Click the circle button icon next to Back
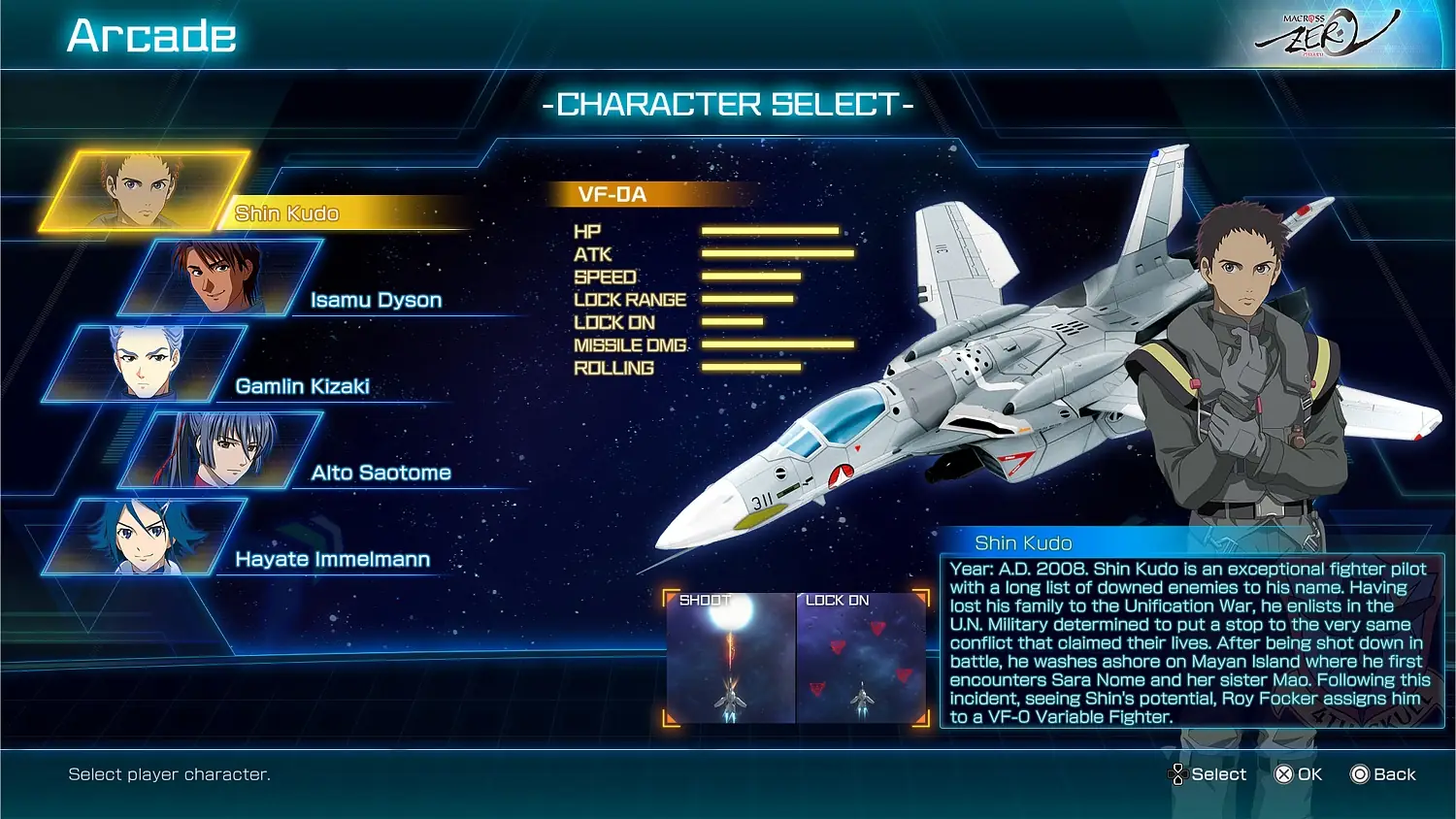The image size is (1456, 819). (1357, 774)
